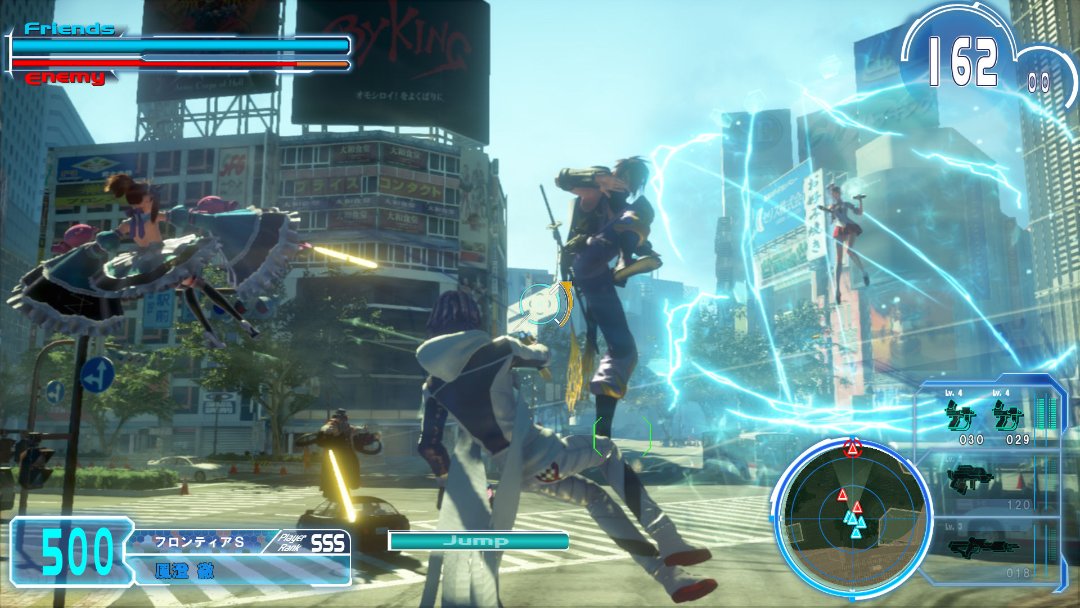Click the Jump action gauge
Viewport: 1080px width, 608px height.
tap(478, 541)
